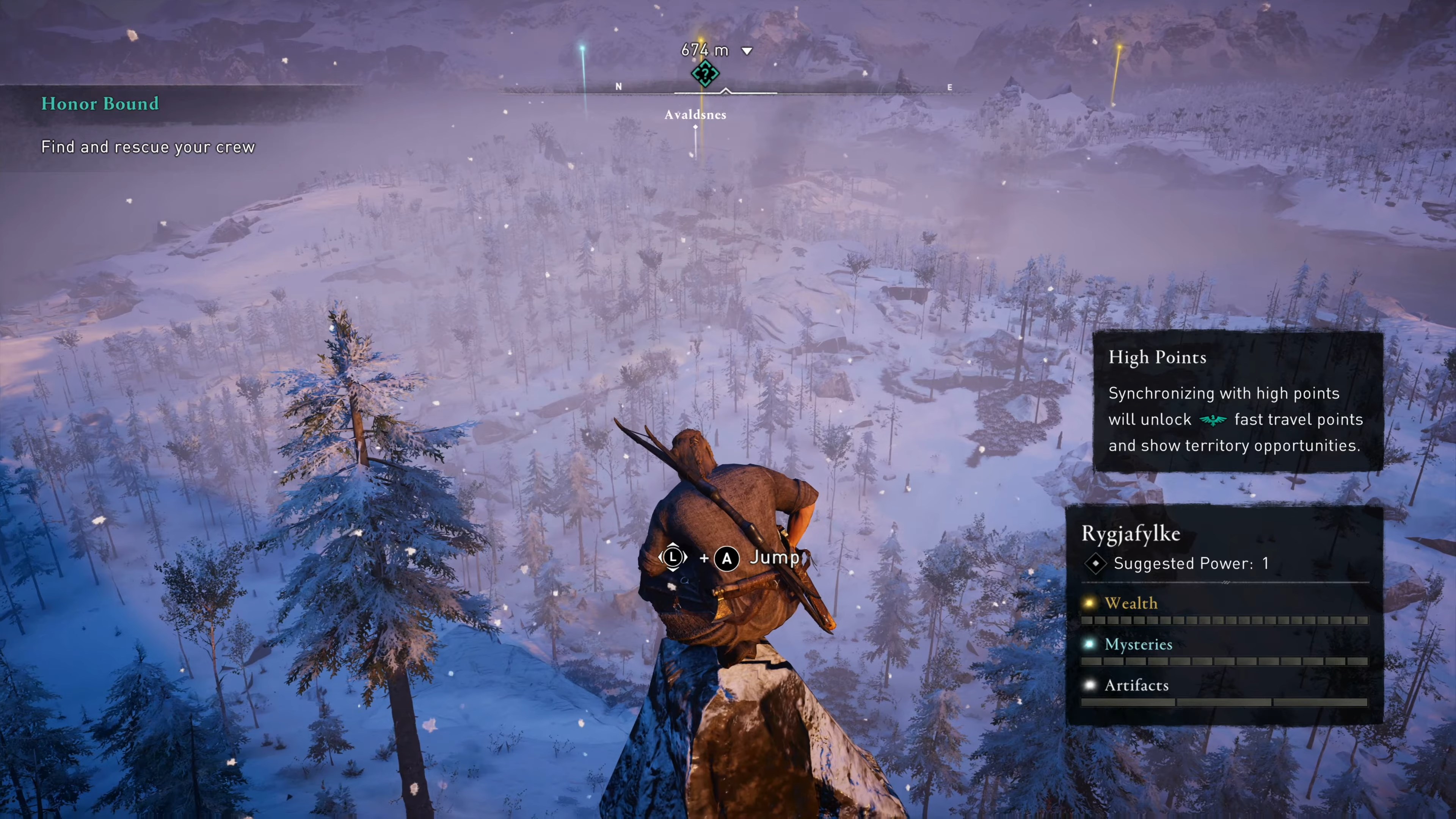Click the question-mark objective marker on compass
The height and width of the screenshot is (819, 1456).
(705, 74)
